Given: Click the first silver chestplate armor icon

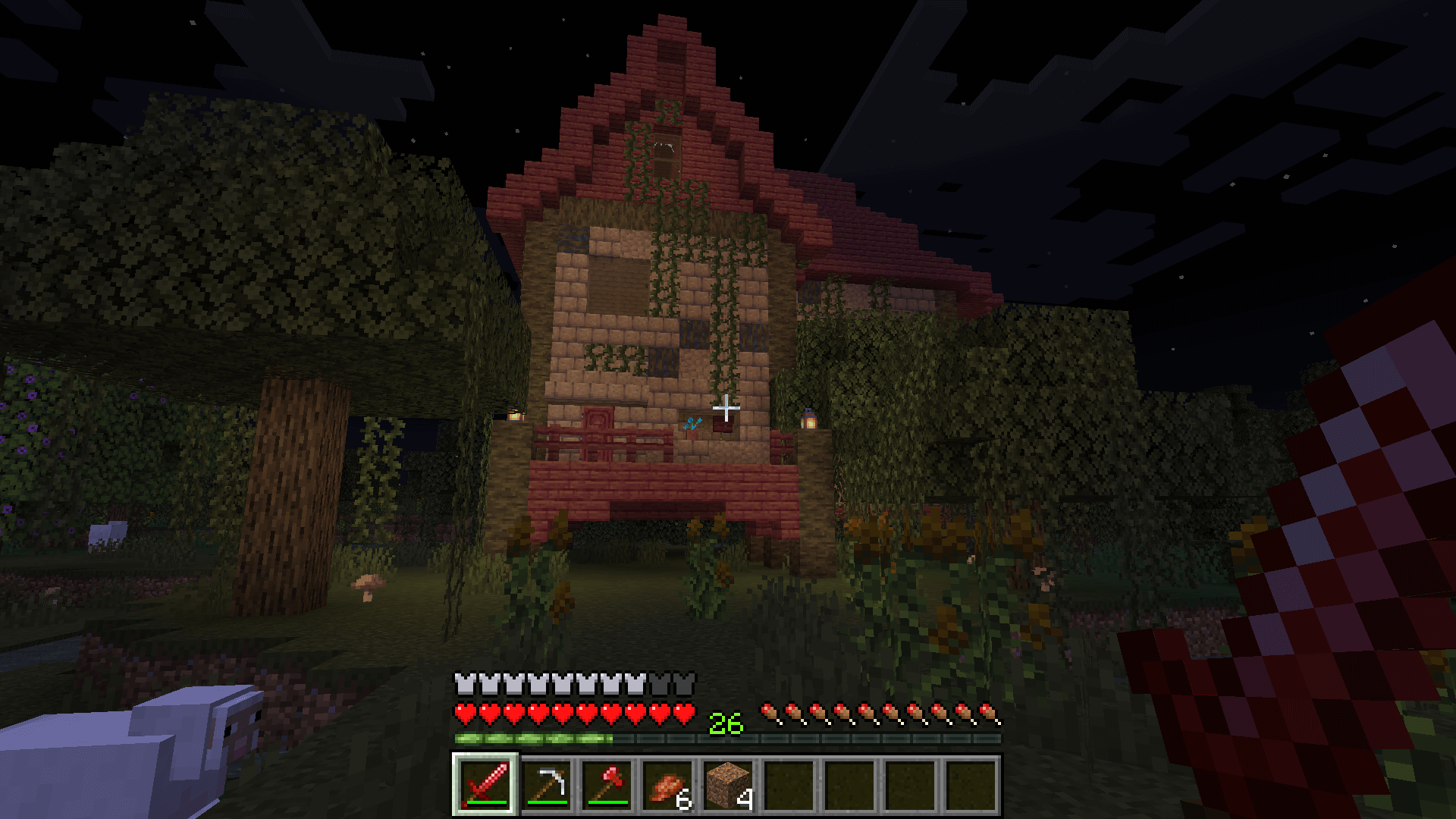Looking at the screenshot, I should click(x=463, y=685).
